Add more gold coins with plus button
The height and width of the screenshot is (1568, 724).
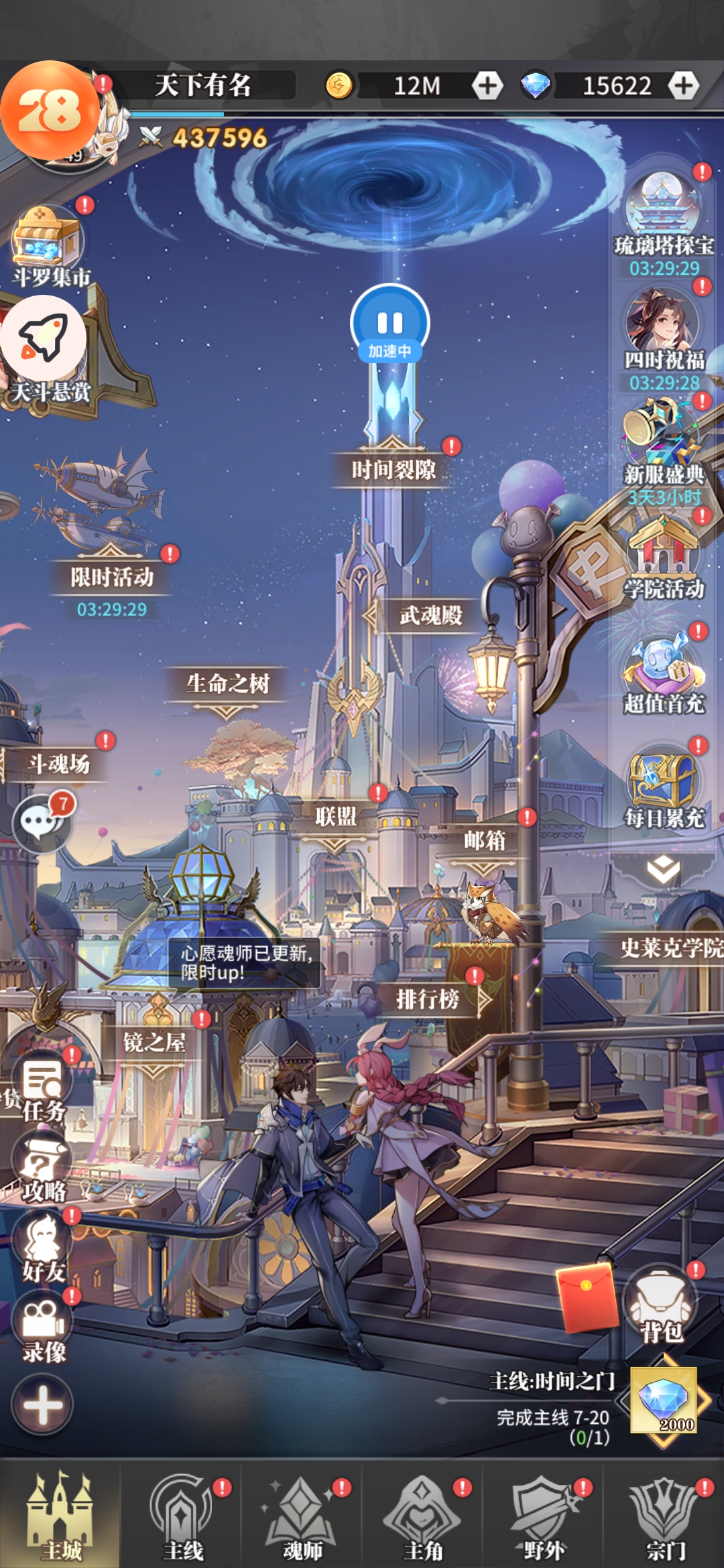click(487, 86)
